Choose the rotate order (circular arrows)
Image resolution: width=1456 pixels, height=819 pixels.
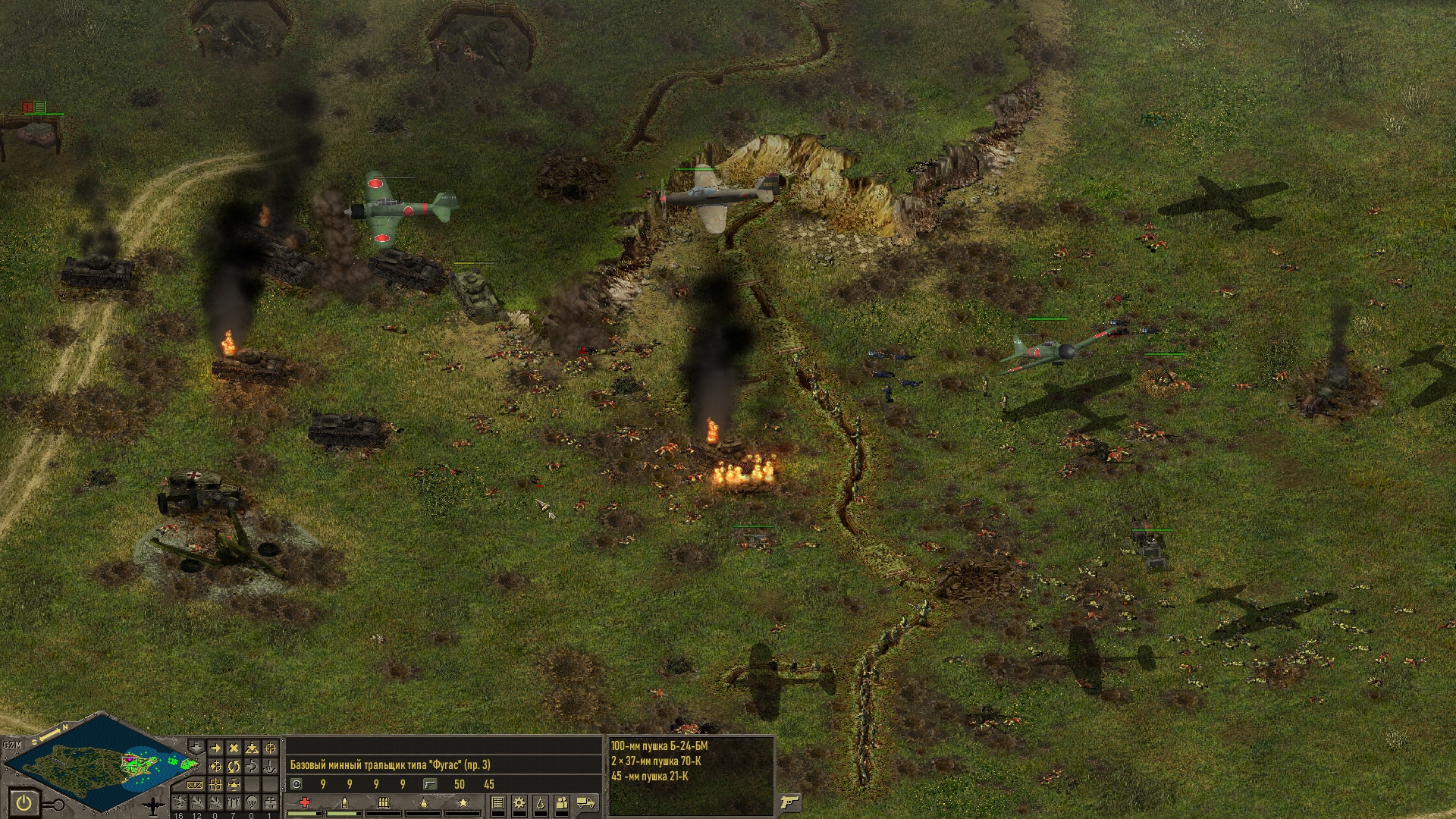234,766
